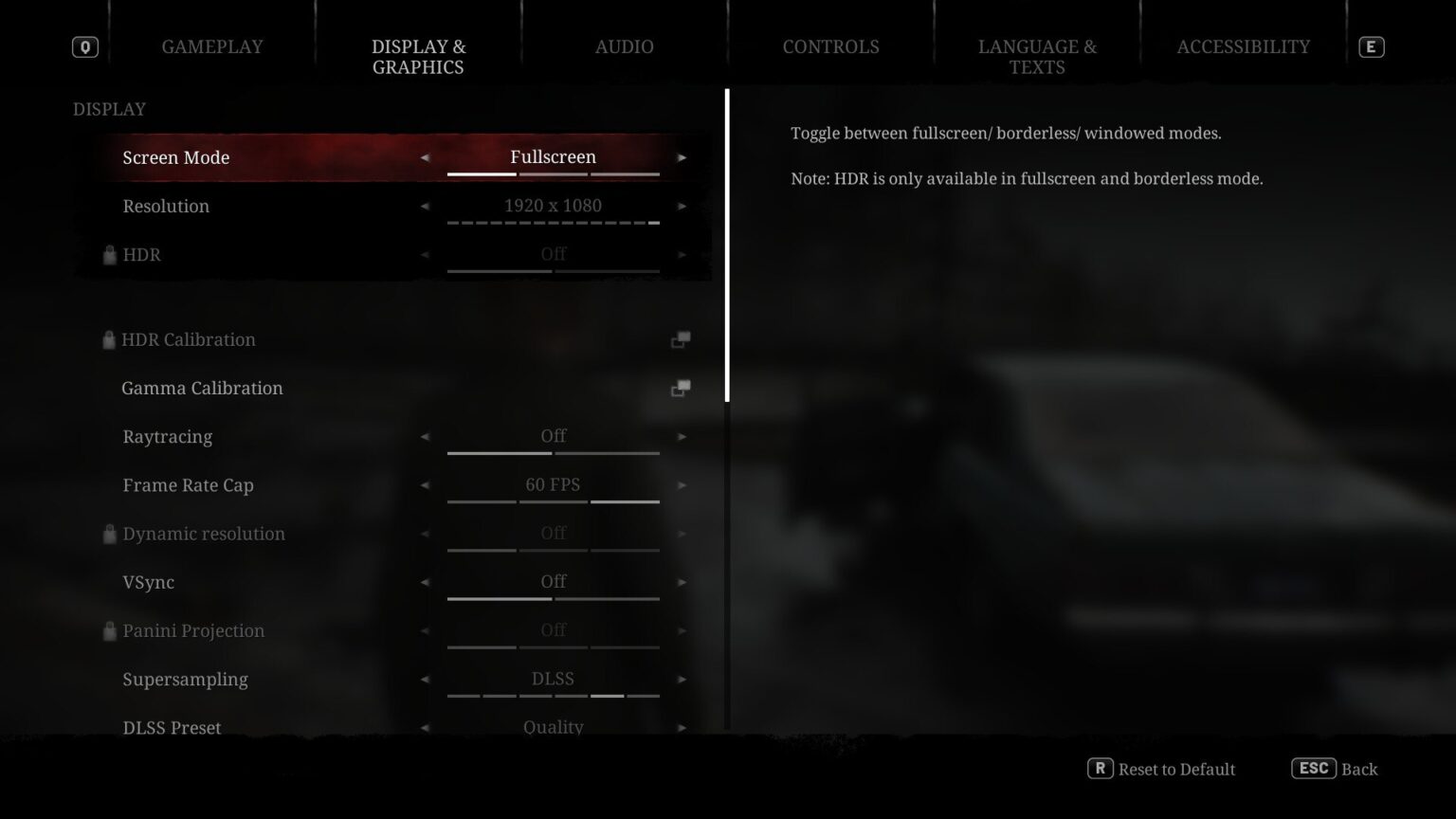Go to the Controls tab
The height and width of the screenshot is (819, 1456).
pyautogui.click(x=830, y=46)
